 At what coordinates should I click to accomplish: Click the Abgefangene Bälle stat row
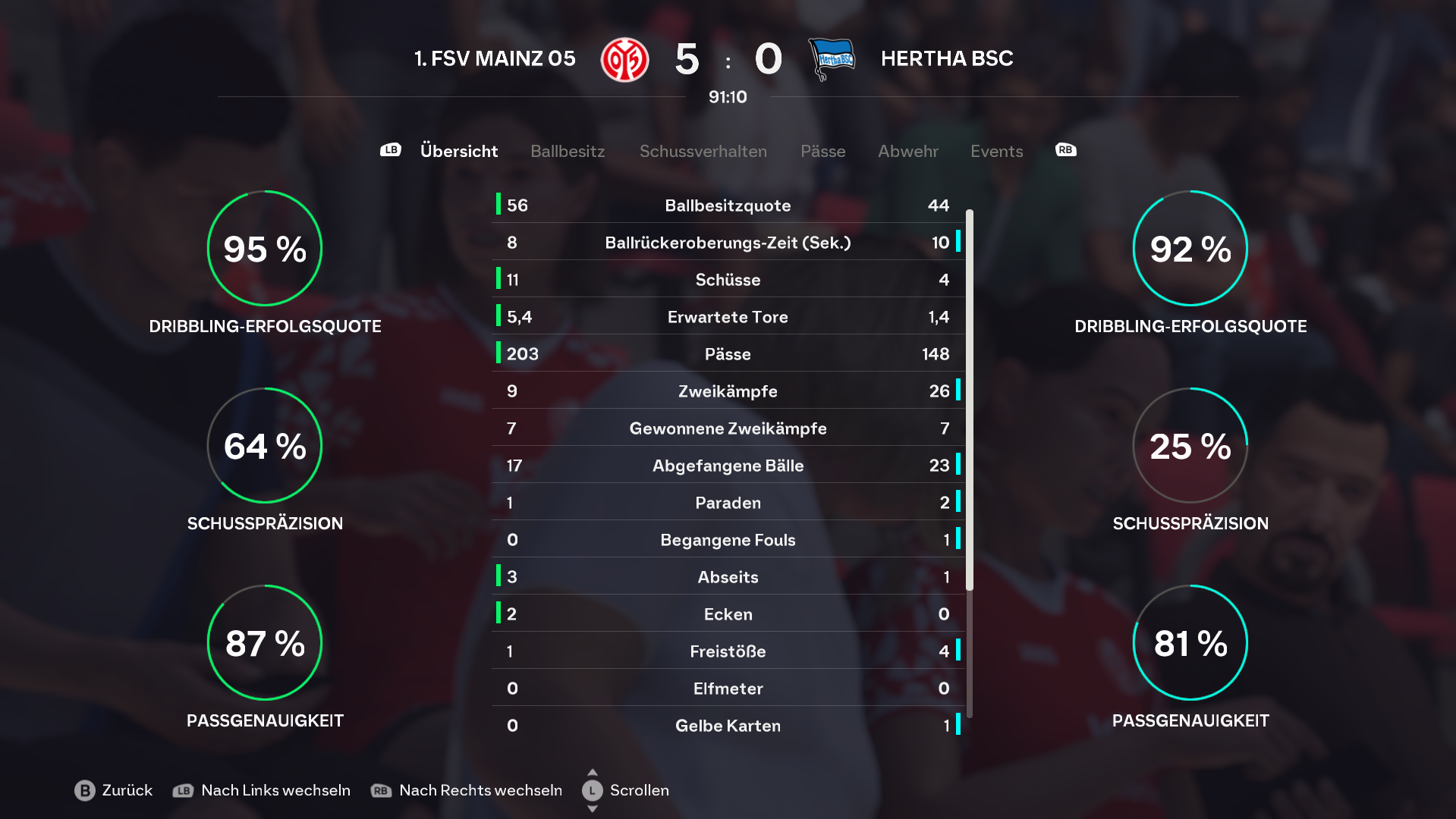point(728,466)
